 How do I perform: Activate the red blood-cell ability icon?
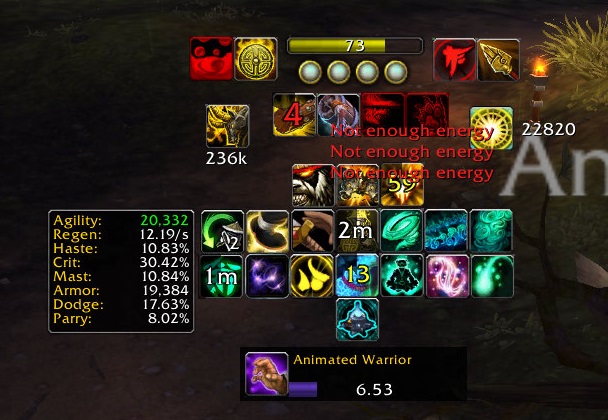coord(211,59)
